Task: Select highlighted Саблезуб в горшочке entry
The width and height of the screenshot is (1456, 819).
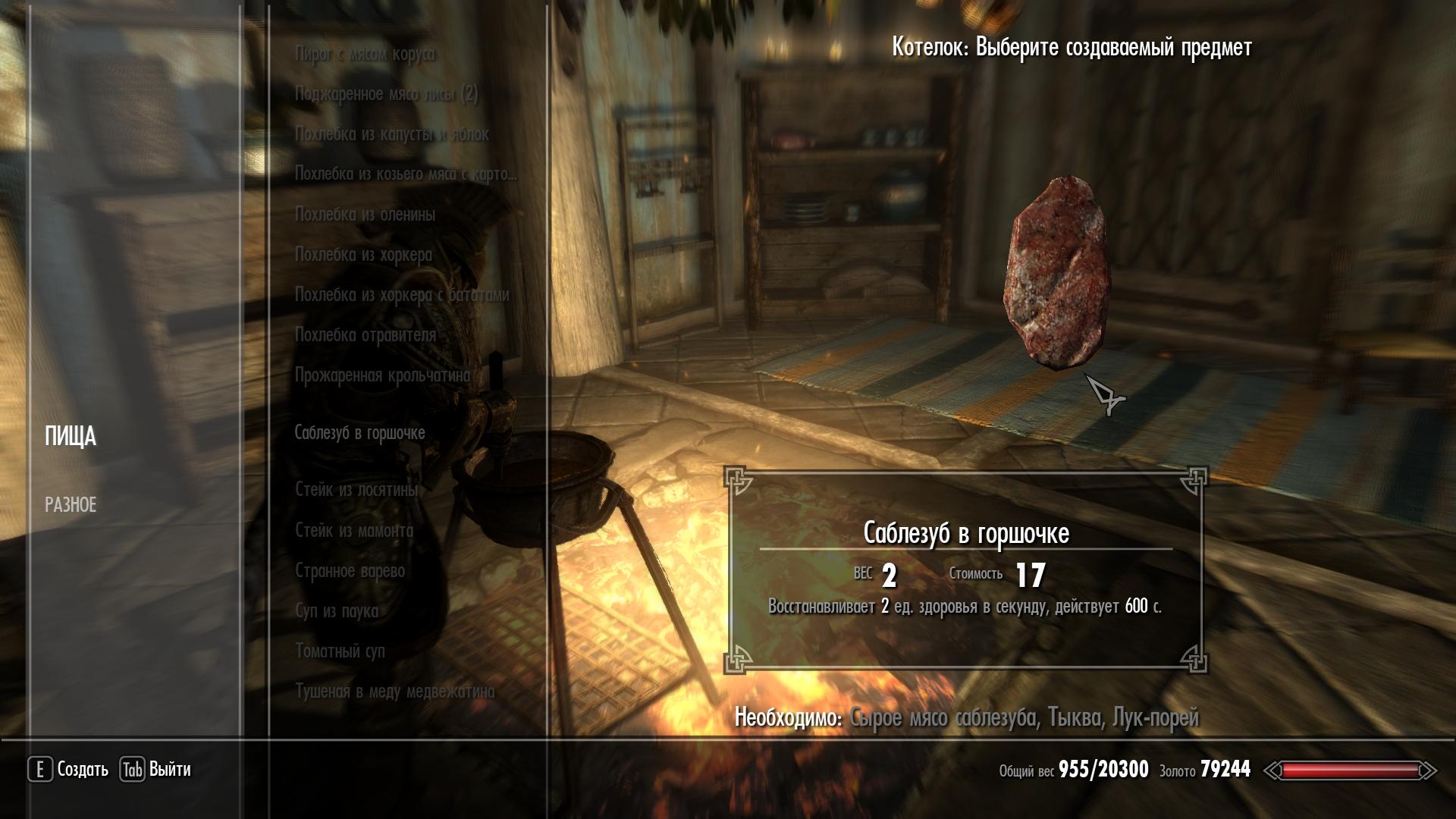Action: click(359, 433)
